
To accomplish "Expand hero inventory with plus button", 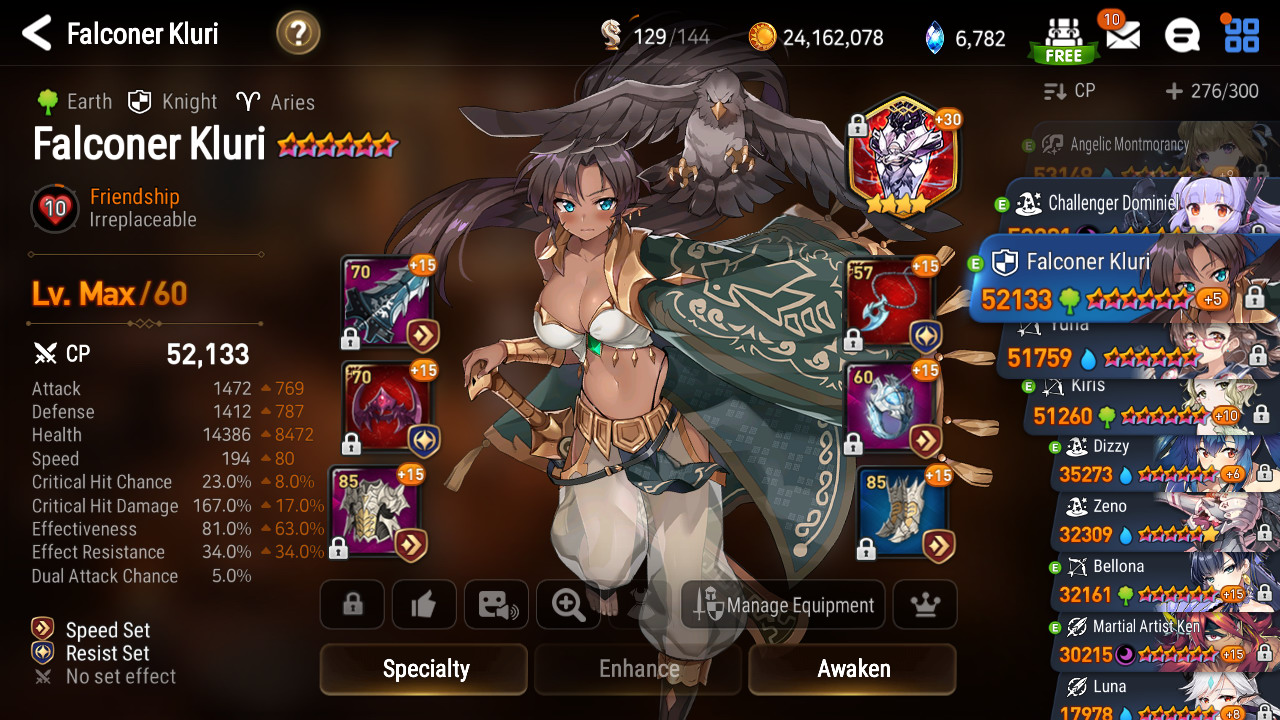I will [x=1174, y=91].
